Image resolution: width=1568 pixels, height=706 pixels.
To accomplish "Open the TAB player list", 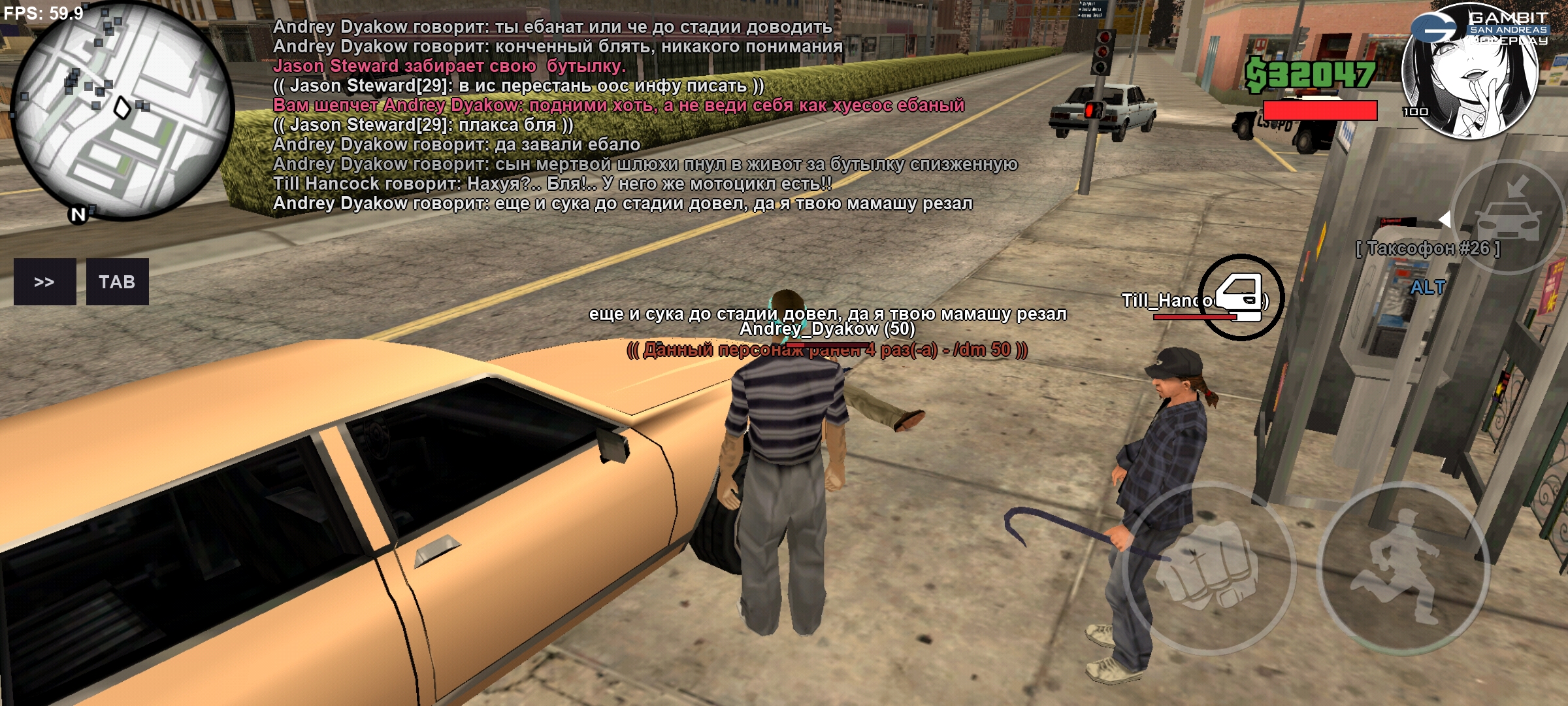I will click(117, 282).
